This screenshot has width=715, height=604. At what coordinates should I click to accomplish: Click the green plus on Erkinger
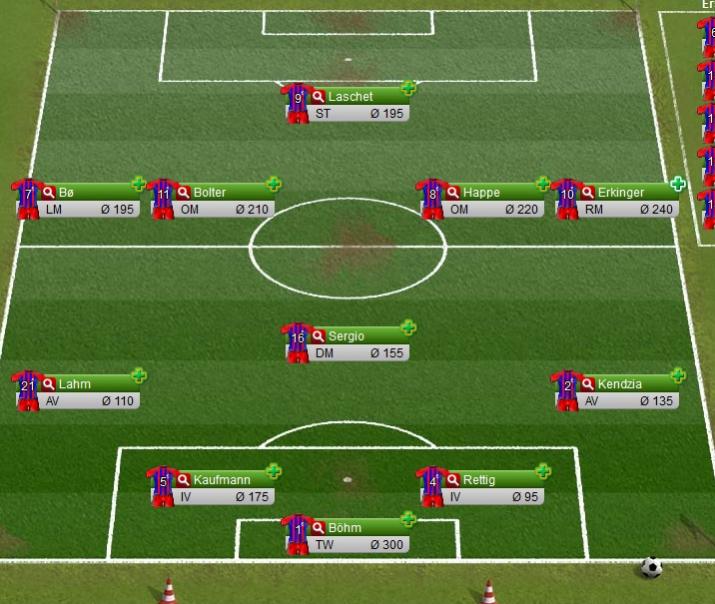pos(678,184)
